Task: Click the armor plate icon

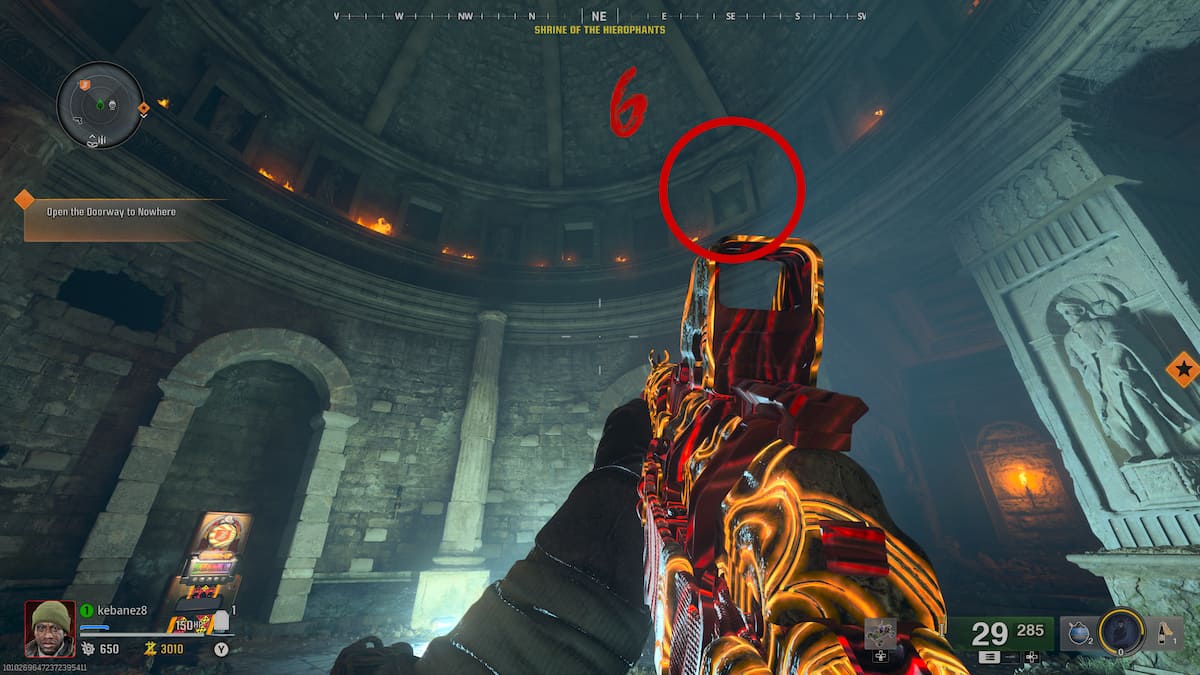Action: click(222, 622)
